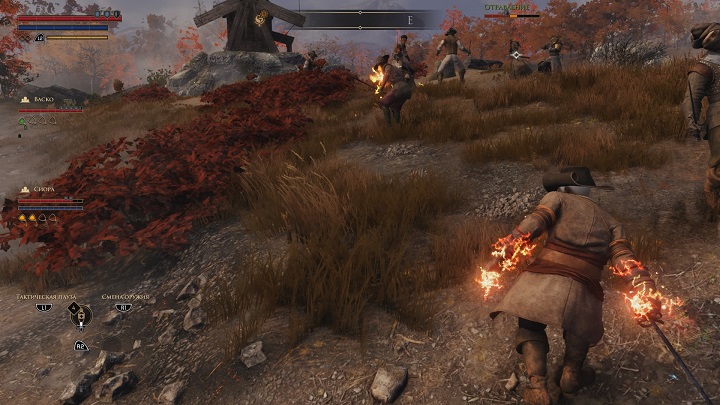Select the Сиора companion portrait
Viewport: 720px width, 405px height.
pos(25,189)
